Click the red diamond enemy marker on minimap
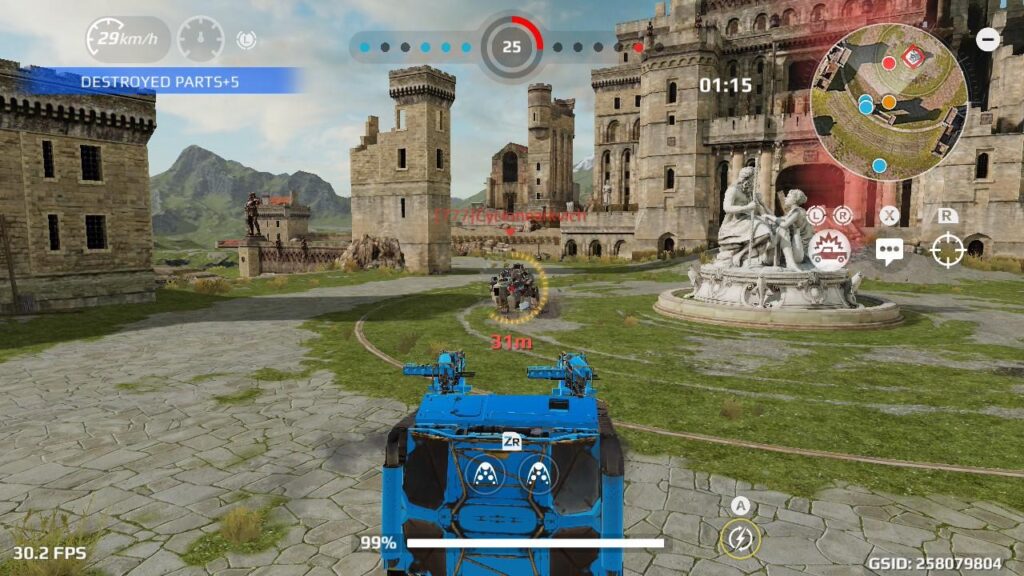Screen dimensions: 1024x576 912,57
